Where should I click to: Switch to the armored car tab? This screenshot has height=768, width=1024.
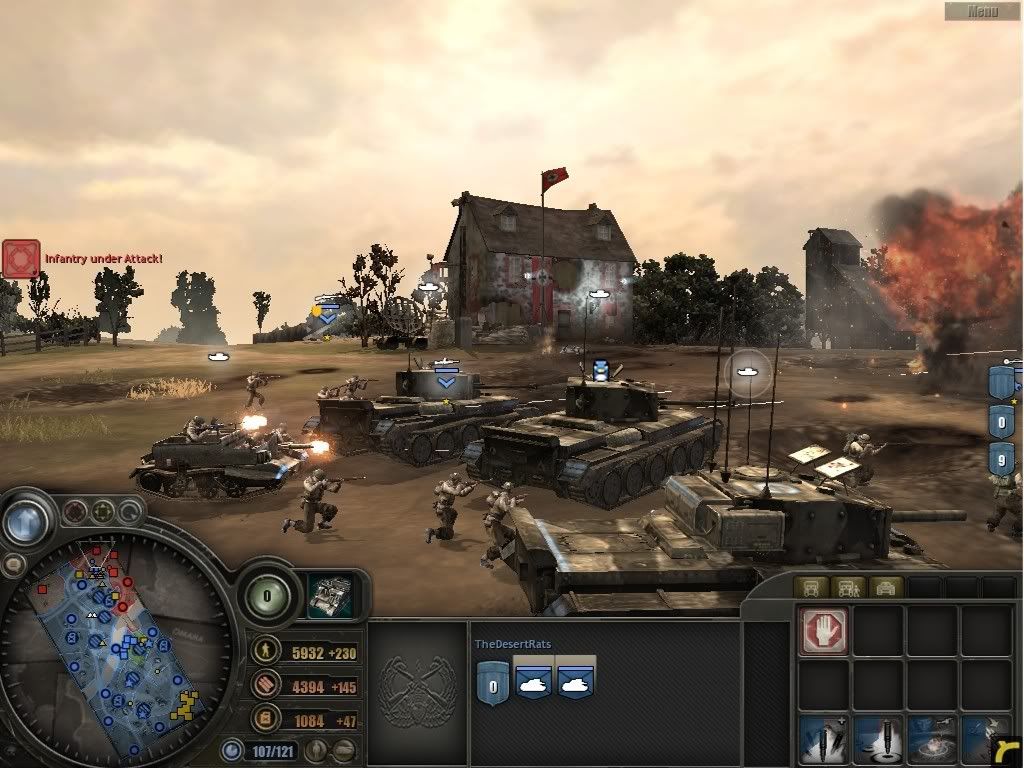886,587
